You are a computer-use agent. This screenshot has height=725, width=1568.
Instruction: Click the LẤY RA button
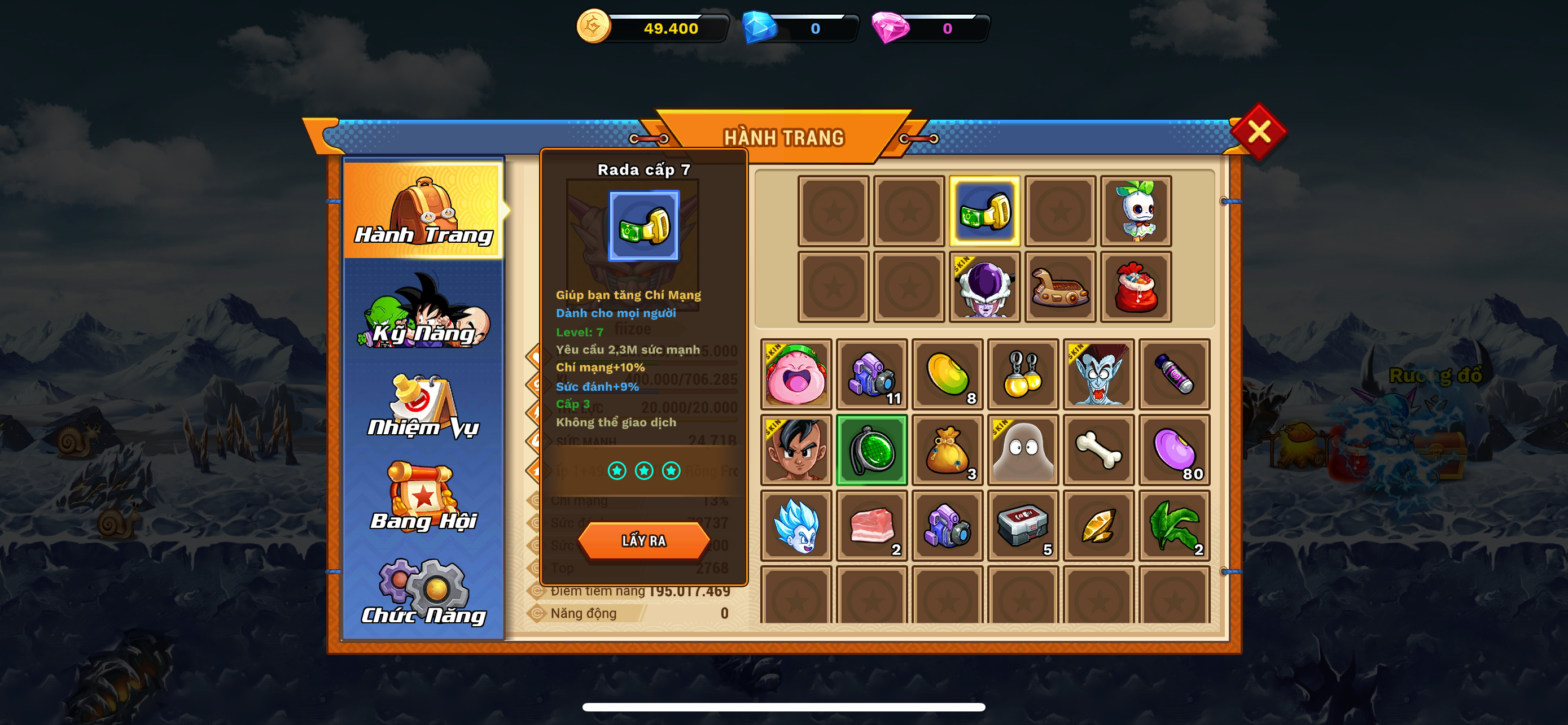point(643,540)
